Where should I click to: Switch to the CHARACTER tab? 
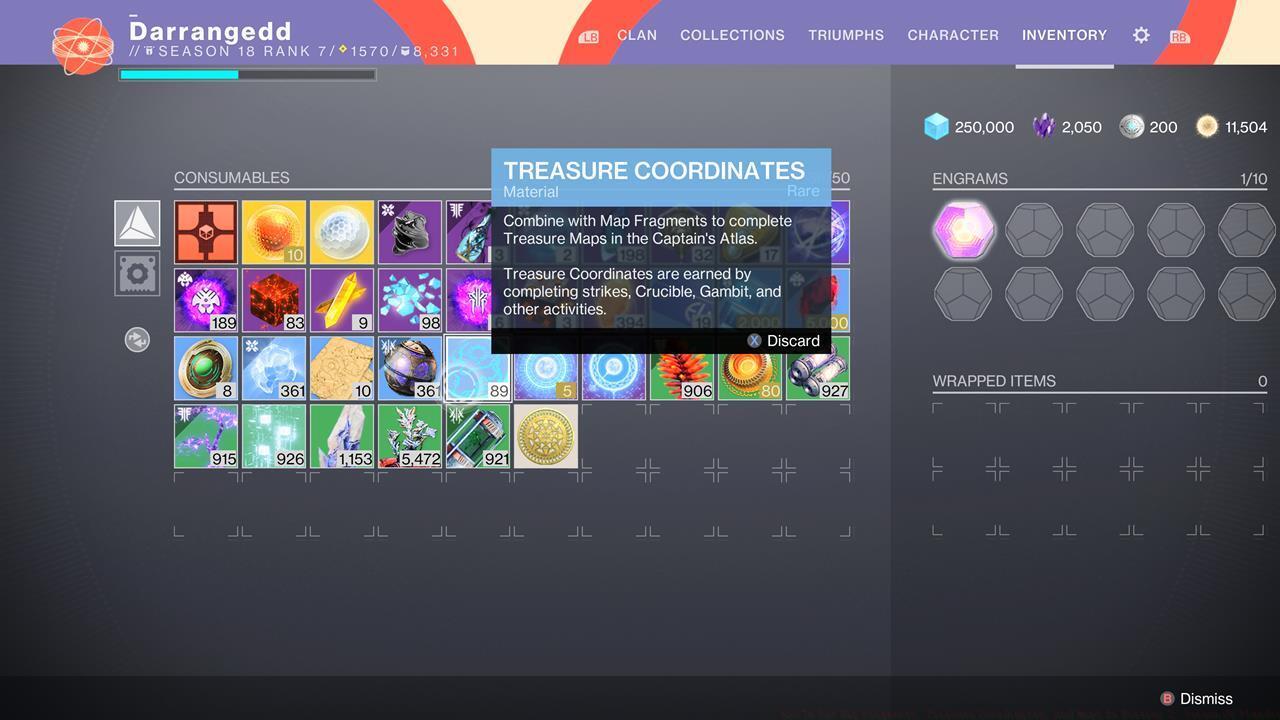952,35
